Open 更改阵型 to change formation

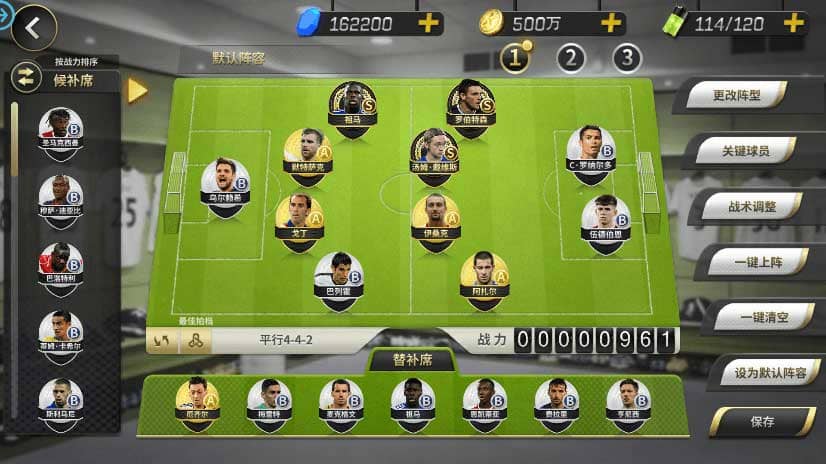pyautogui.click(x=737, y=97)
